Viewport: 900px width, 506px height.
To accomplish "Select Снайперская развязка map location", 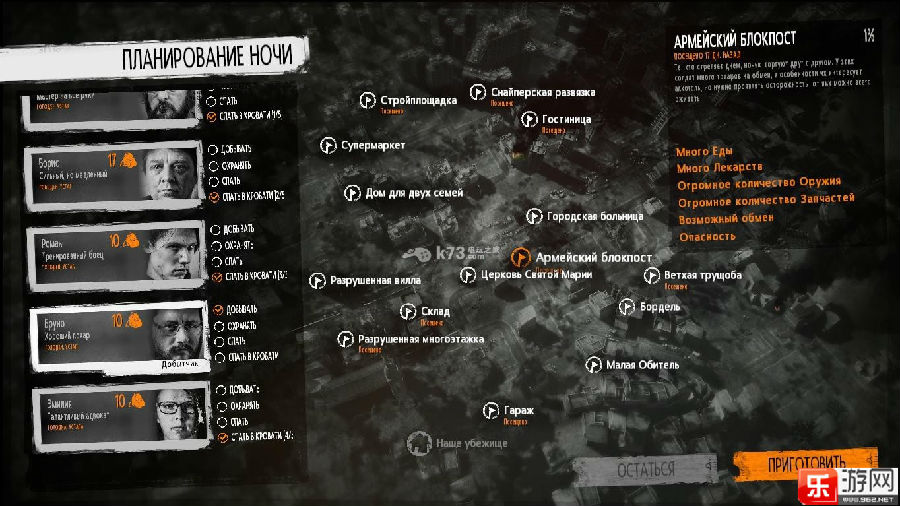I will tap(479, 93).
